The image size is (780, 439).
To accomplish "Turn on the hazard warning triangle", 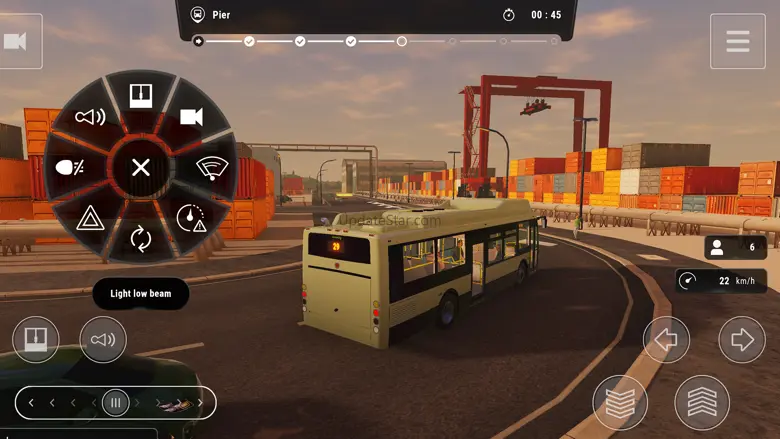I will point(91,217).
